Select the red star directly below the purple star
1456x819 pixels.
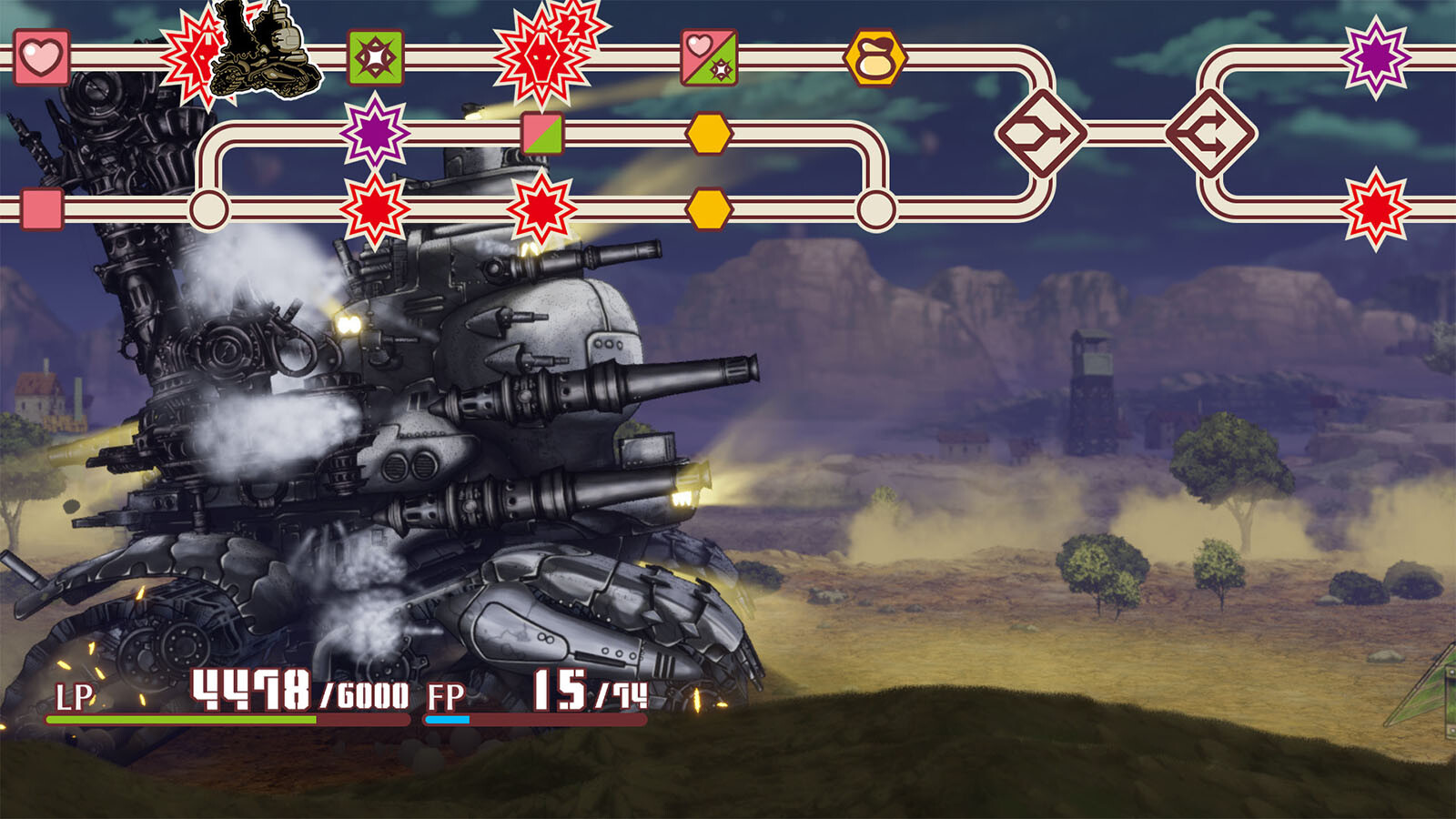click(x=375, y=209)
